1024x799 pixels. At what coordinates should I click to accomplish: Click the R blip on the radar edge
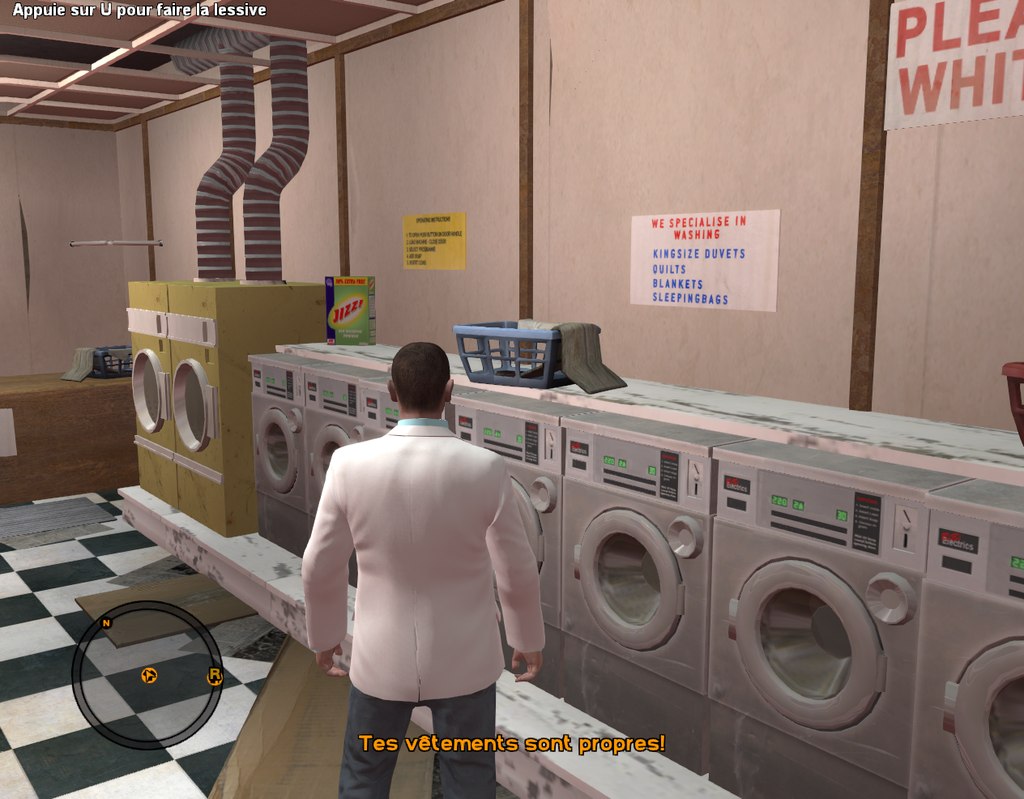click(x=214, y=677)
